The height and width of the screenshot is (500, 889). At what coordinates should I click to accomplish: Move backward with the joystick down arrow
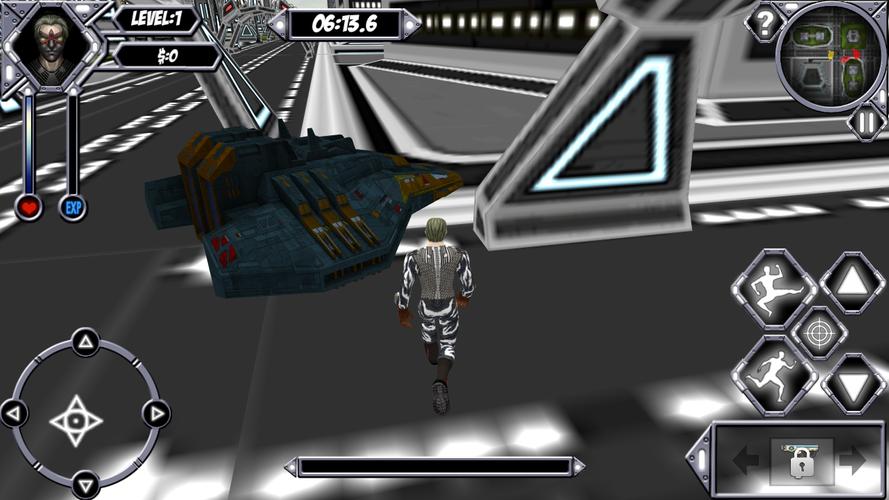coord(85,480)
